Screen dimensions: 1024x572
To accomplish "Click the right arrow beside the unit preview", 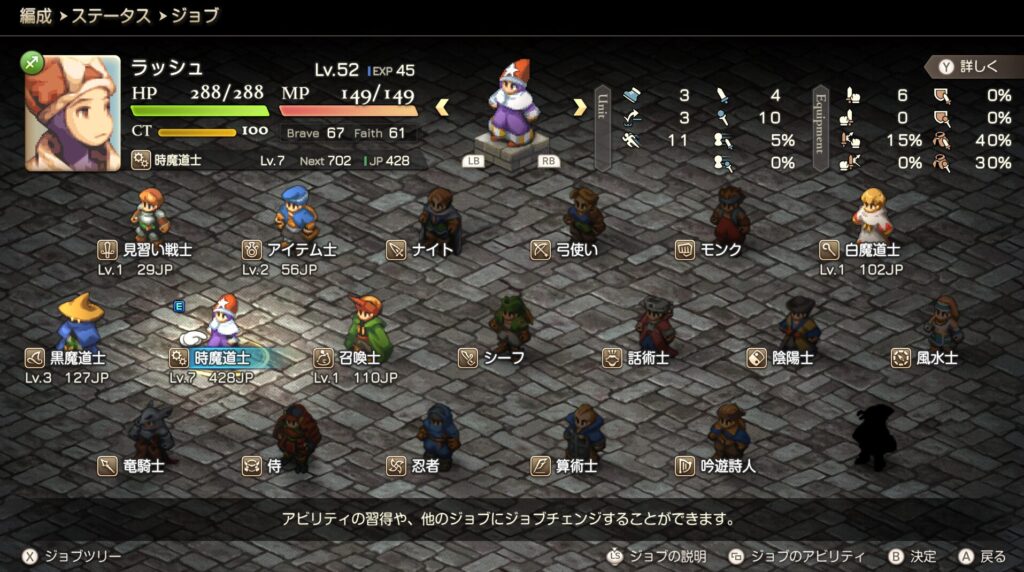I will click(x=579, y=107).
